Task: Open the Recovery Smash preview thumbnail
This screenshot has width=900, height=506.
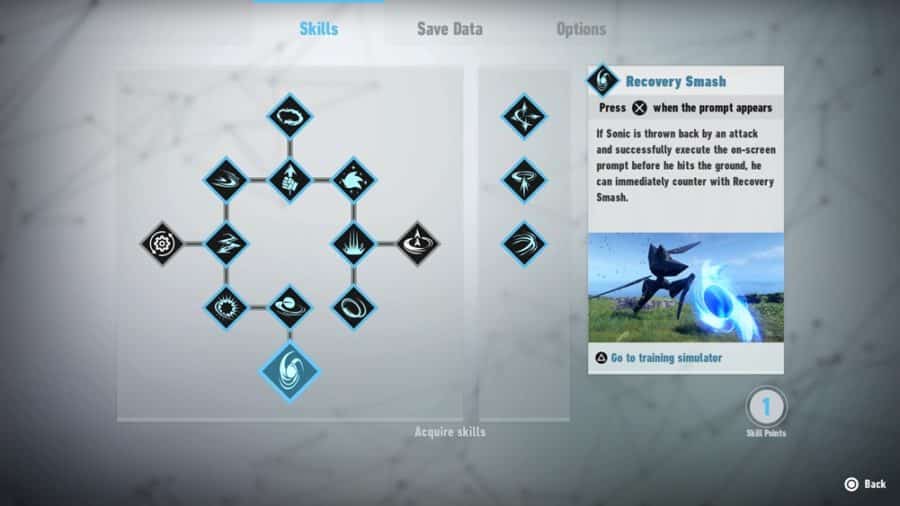Action: (685, 288)
